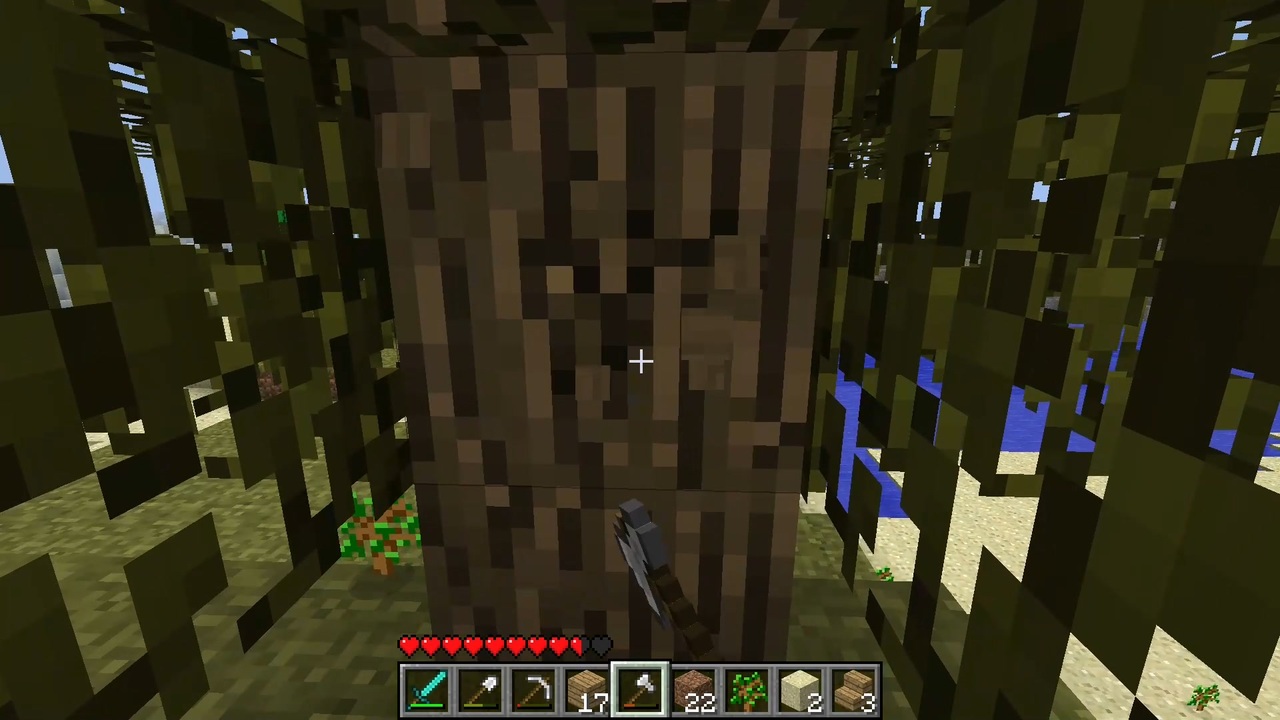Image resolution: width=1280 pixels, height=720 pixels.
Task: Click the crosshair at screen center
Action: 640,360
